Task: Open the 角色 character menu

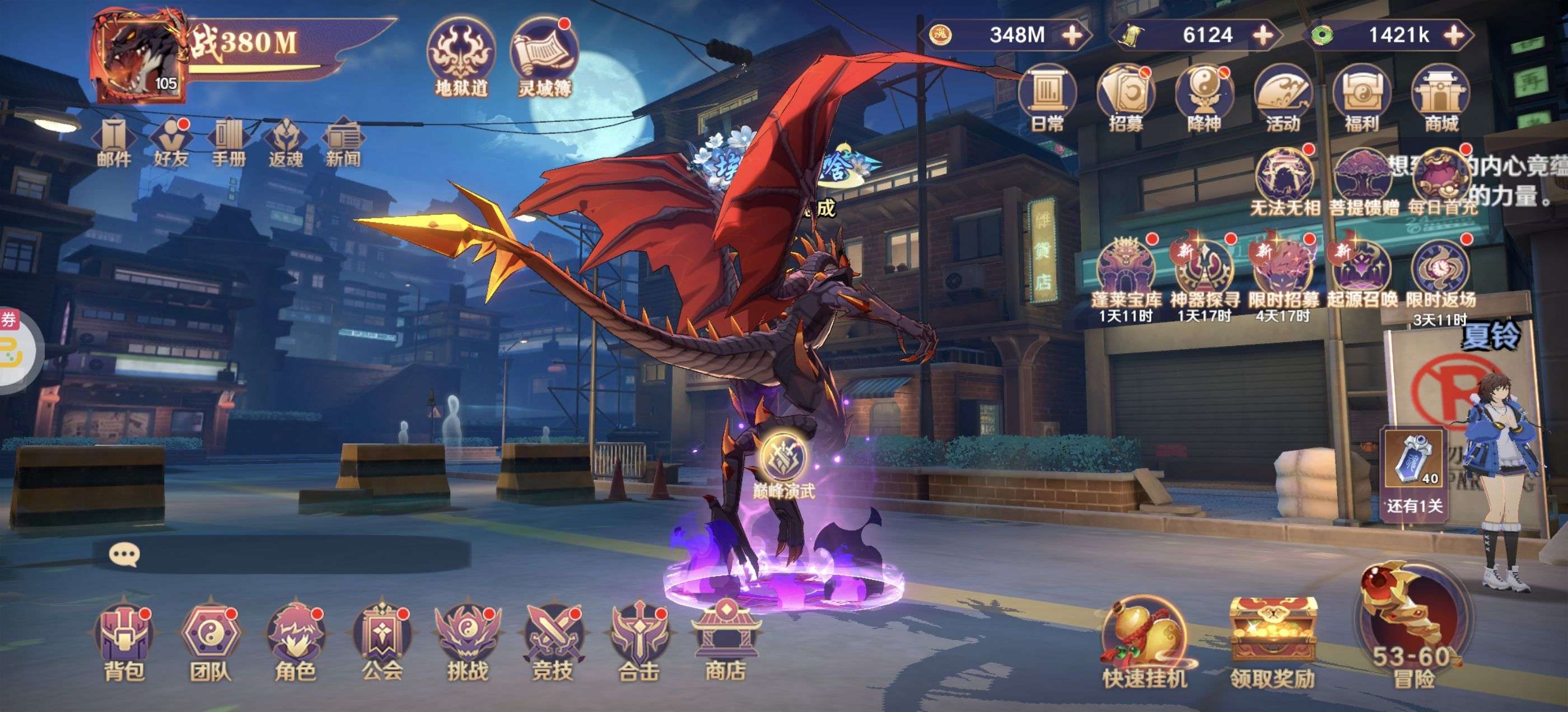Action: point(295,642)
